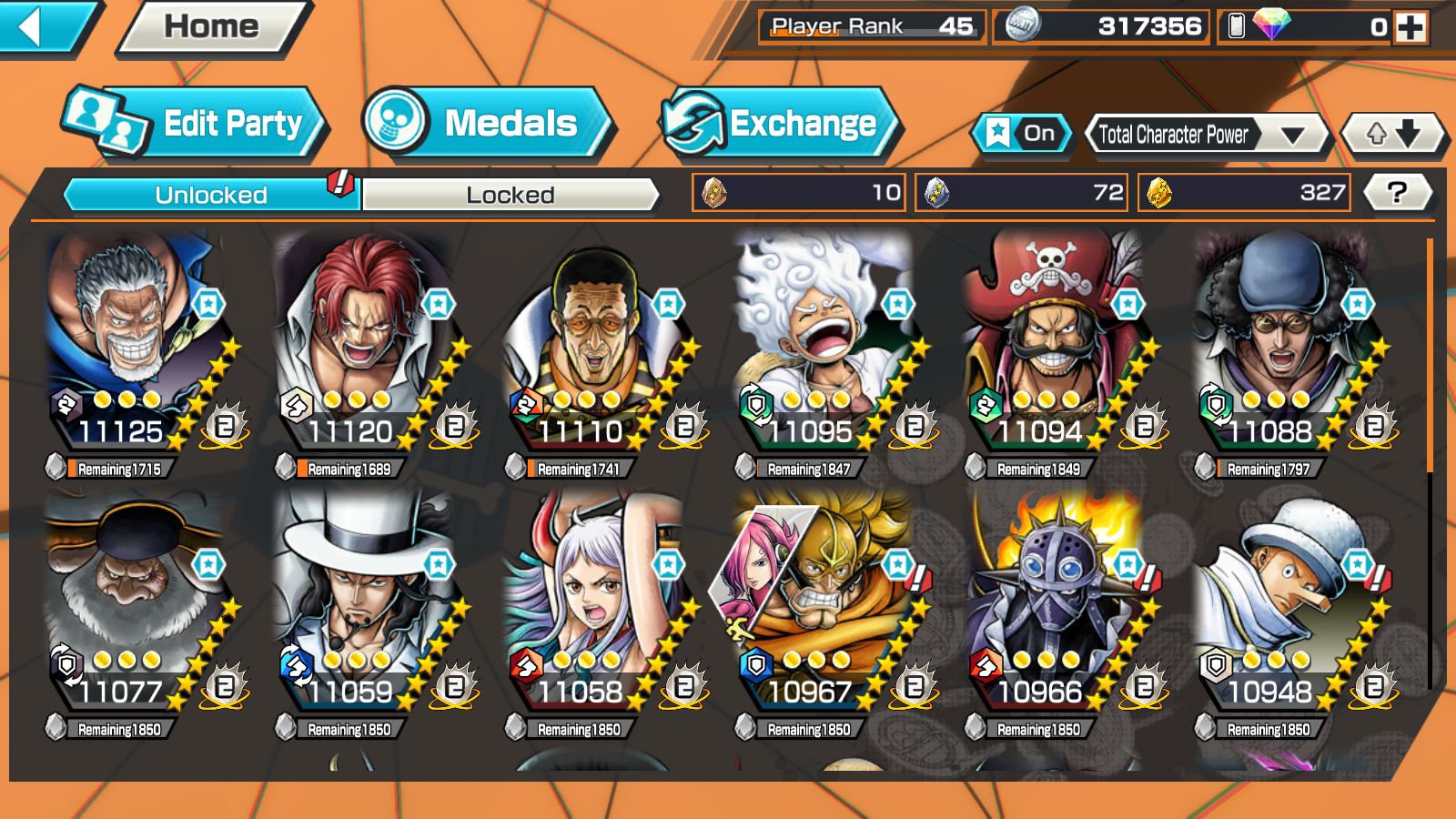
Task: Reverse sort order with the arrows button
Action: tap(1392, 135)
